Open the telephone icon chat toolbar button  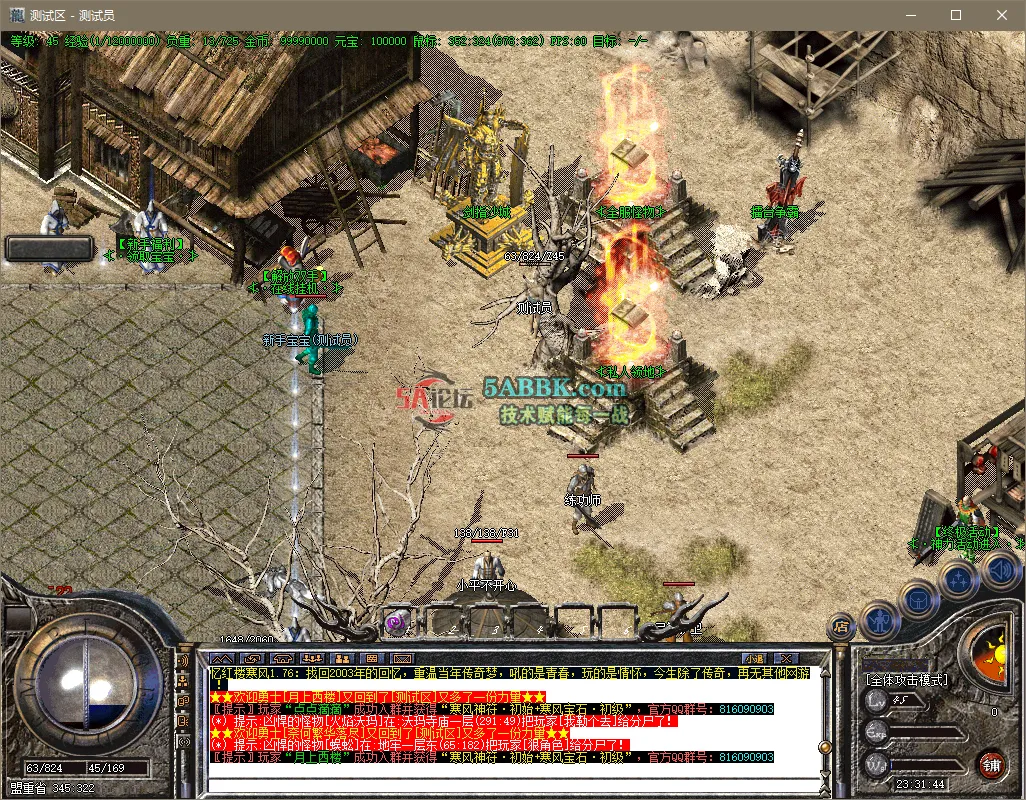[283, 658]
